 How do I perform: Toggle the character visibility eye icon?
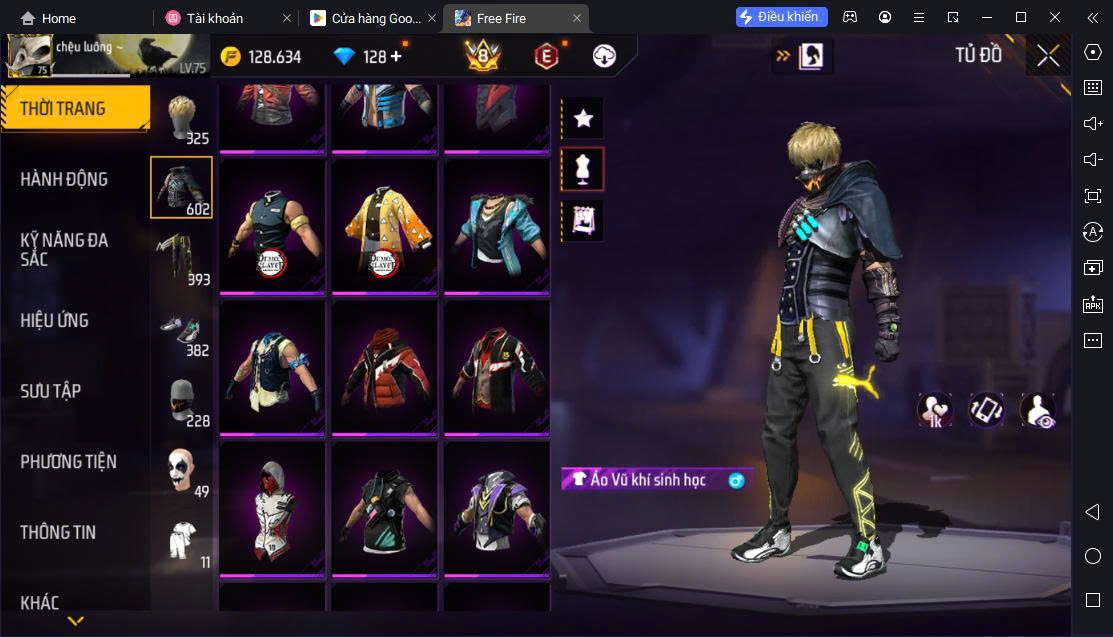1038,410
